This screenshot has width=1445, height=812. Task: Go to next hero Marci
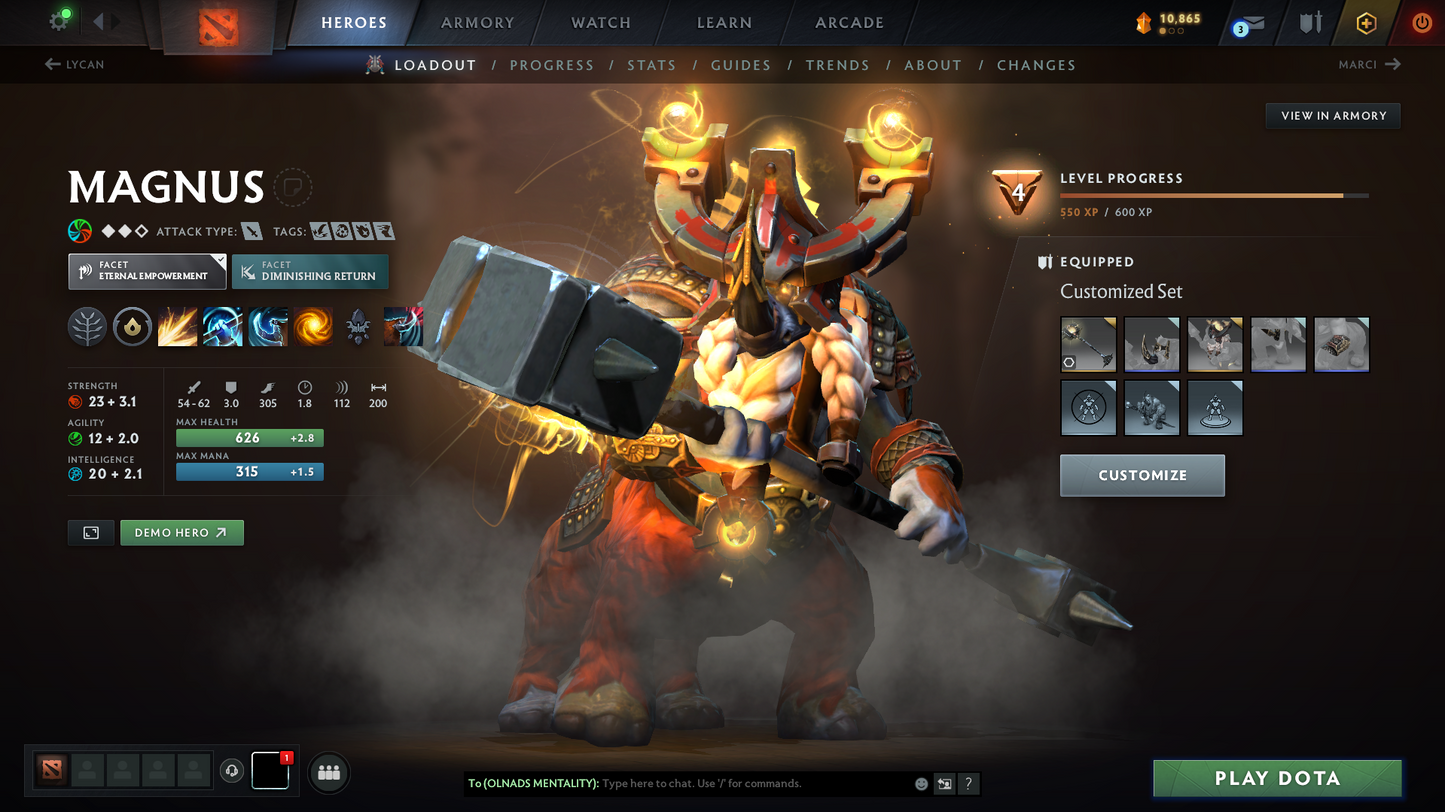(x=1370, y=64)
